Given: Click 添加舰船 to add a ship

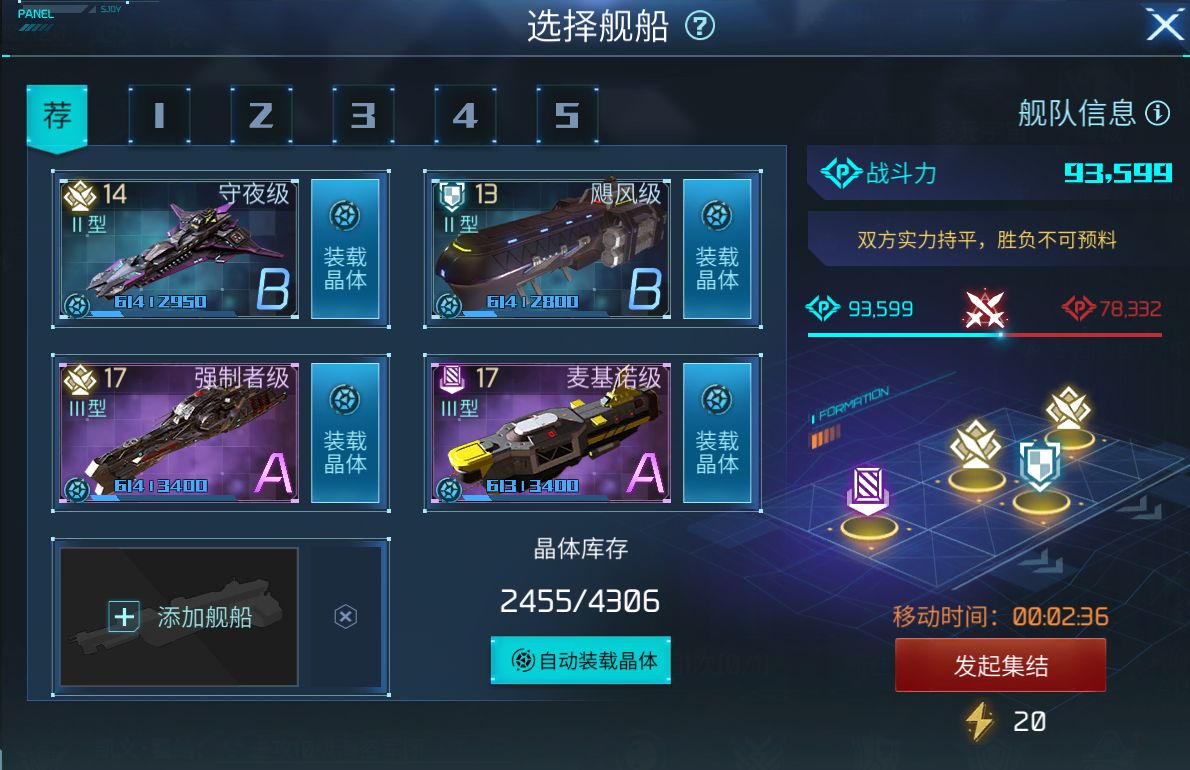Looking at the screenshot, I should coord(180,617).
